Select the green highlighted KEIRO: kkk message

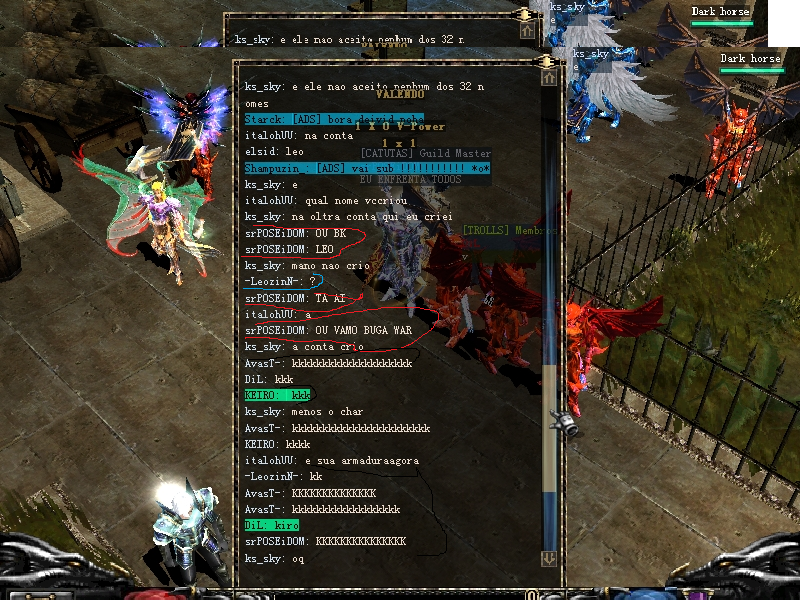coord(277,396)
